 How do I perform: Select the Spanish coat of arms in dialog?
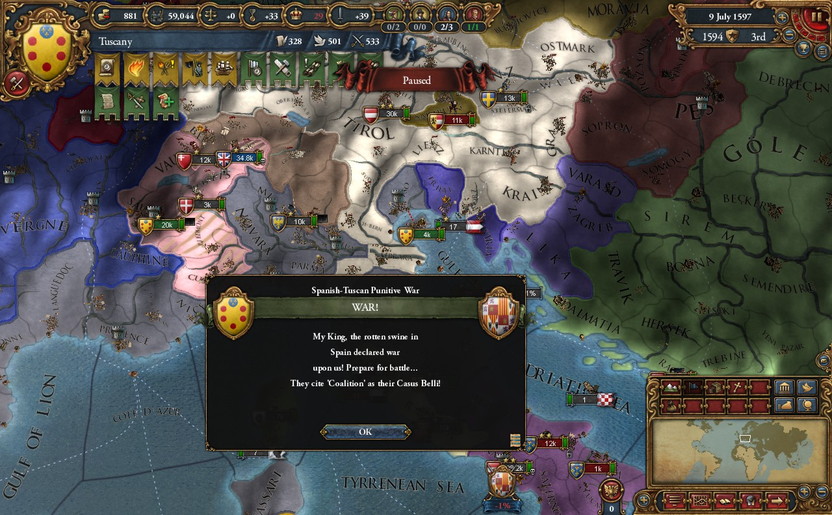pos(498,313)
